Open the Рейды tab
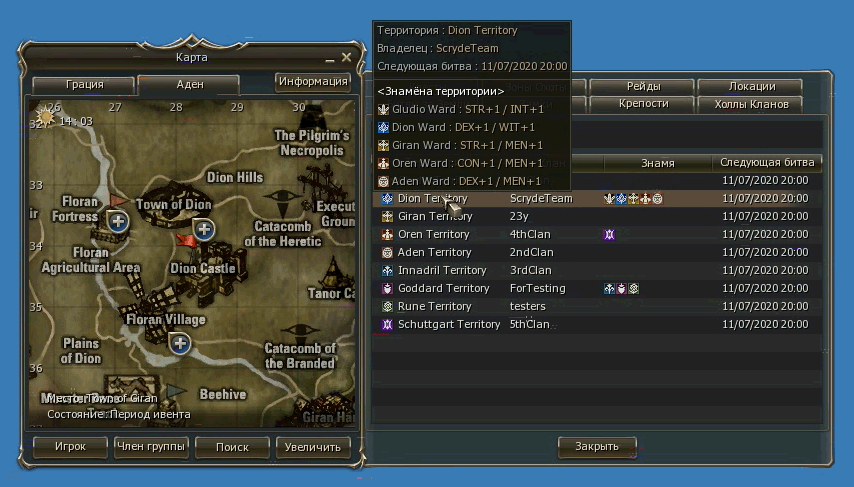Screen dimensions: 854x487 pos(643,87)
